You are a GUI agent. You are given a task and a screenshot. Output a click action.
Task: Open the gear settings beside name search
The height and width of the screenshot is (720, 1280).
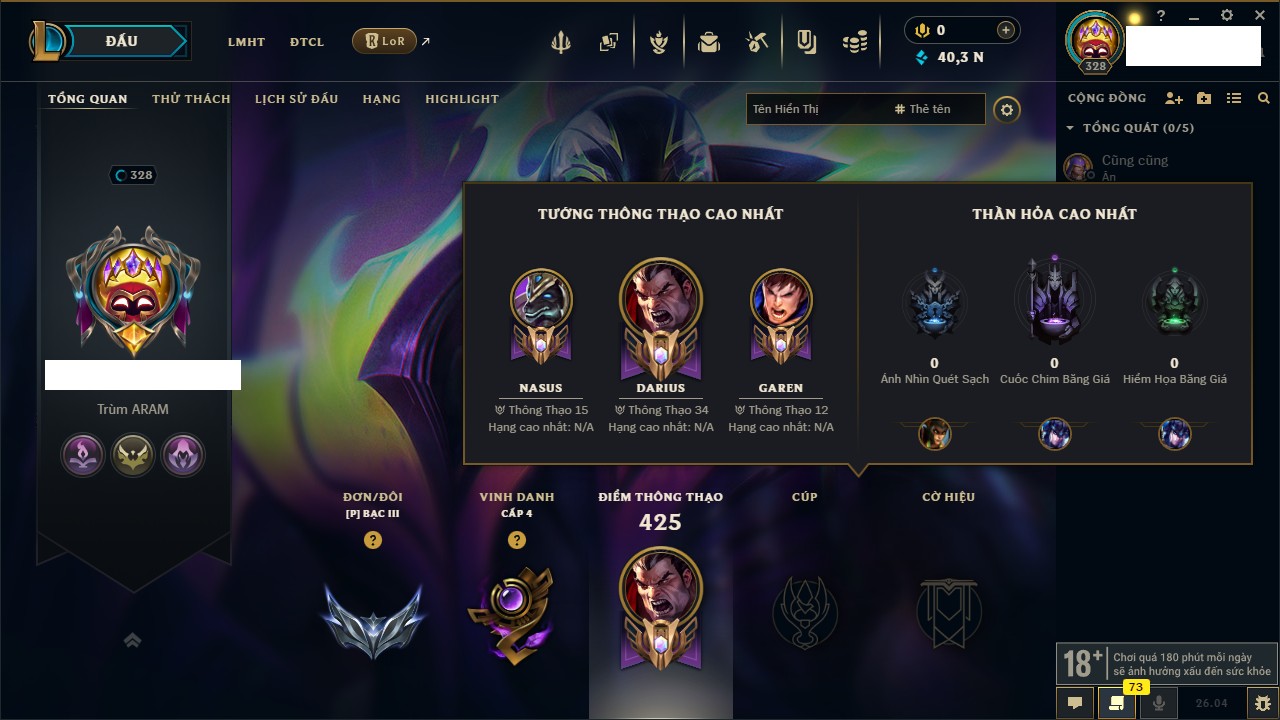(1007, 109)
